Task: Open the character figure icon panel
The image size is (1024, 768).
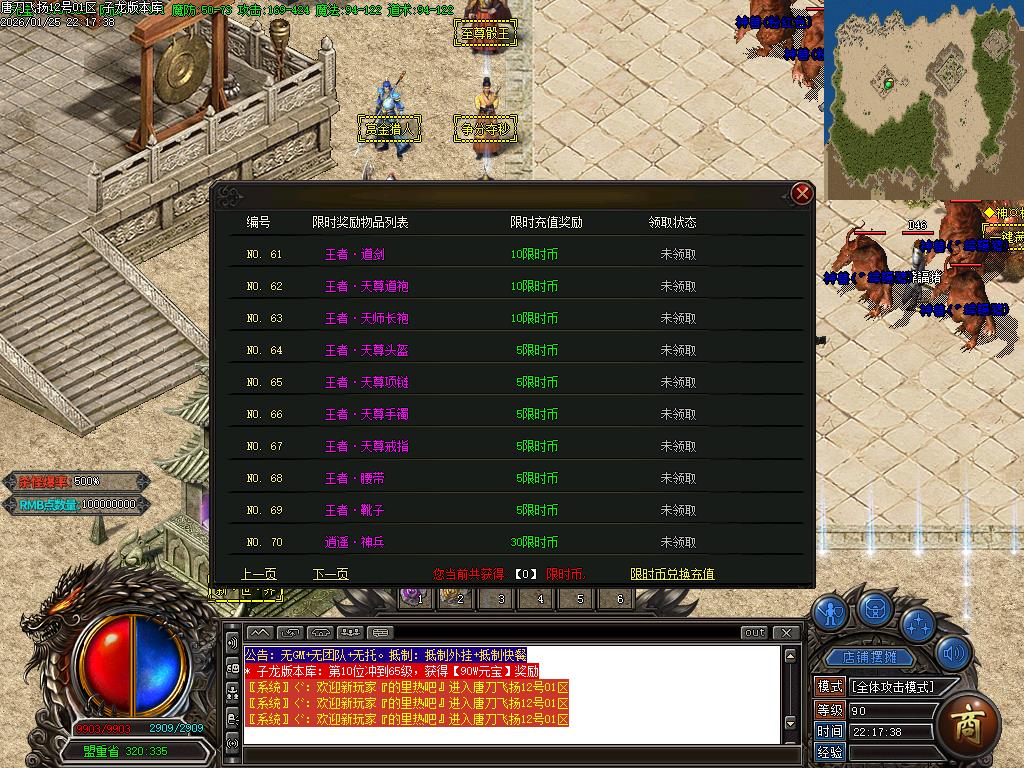Action: coord(829,612)
